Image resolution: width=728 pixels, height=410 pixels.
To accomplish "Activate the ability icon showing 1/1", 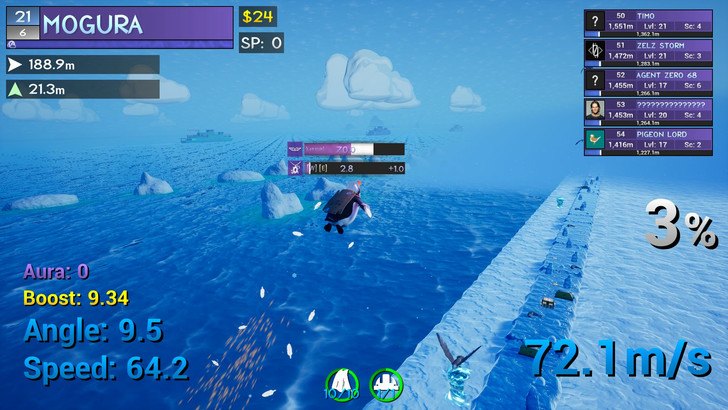I will 386,383.
